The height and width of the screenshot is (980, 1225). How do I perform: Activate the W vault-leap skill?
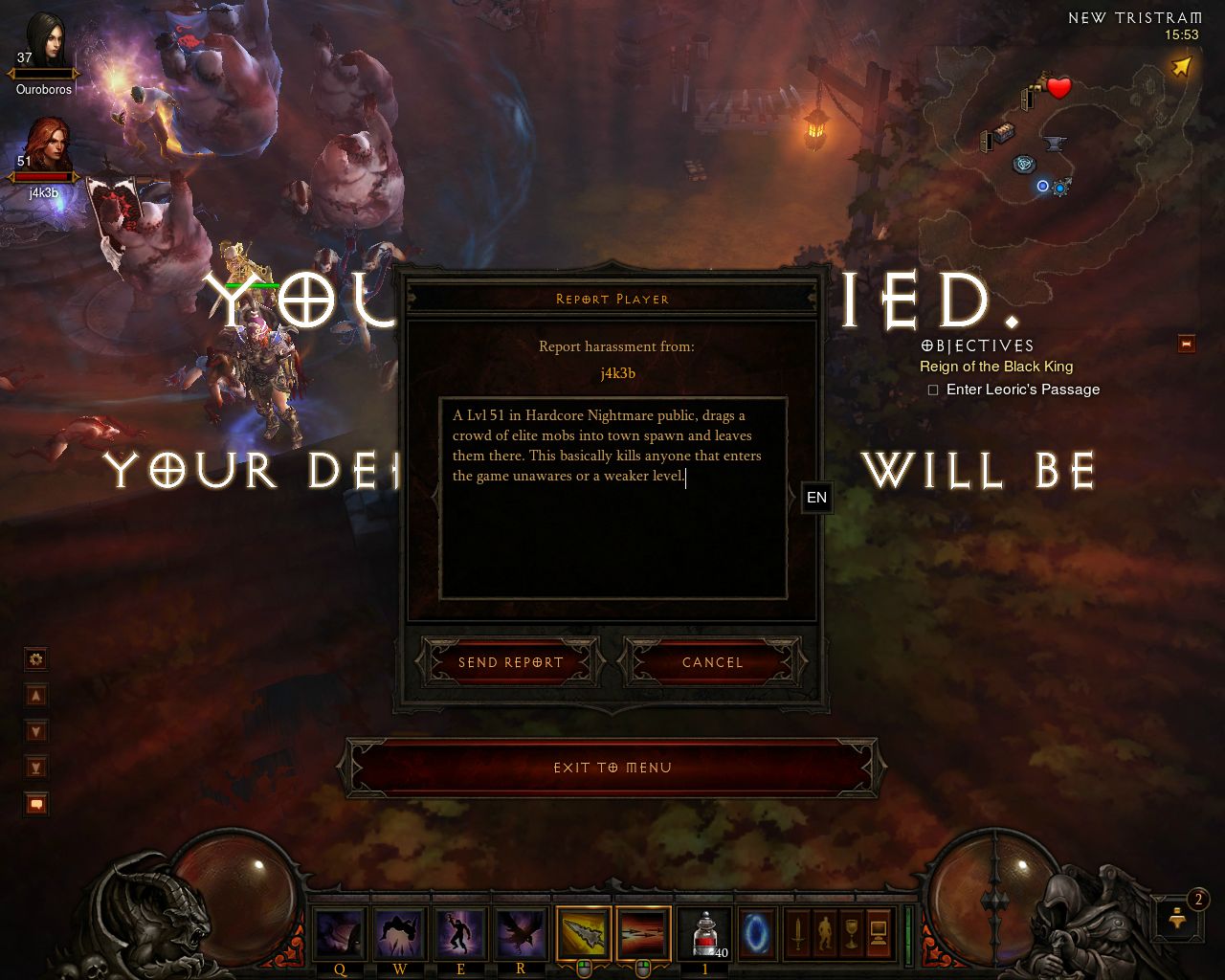click(x=400, y=932)
